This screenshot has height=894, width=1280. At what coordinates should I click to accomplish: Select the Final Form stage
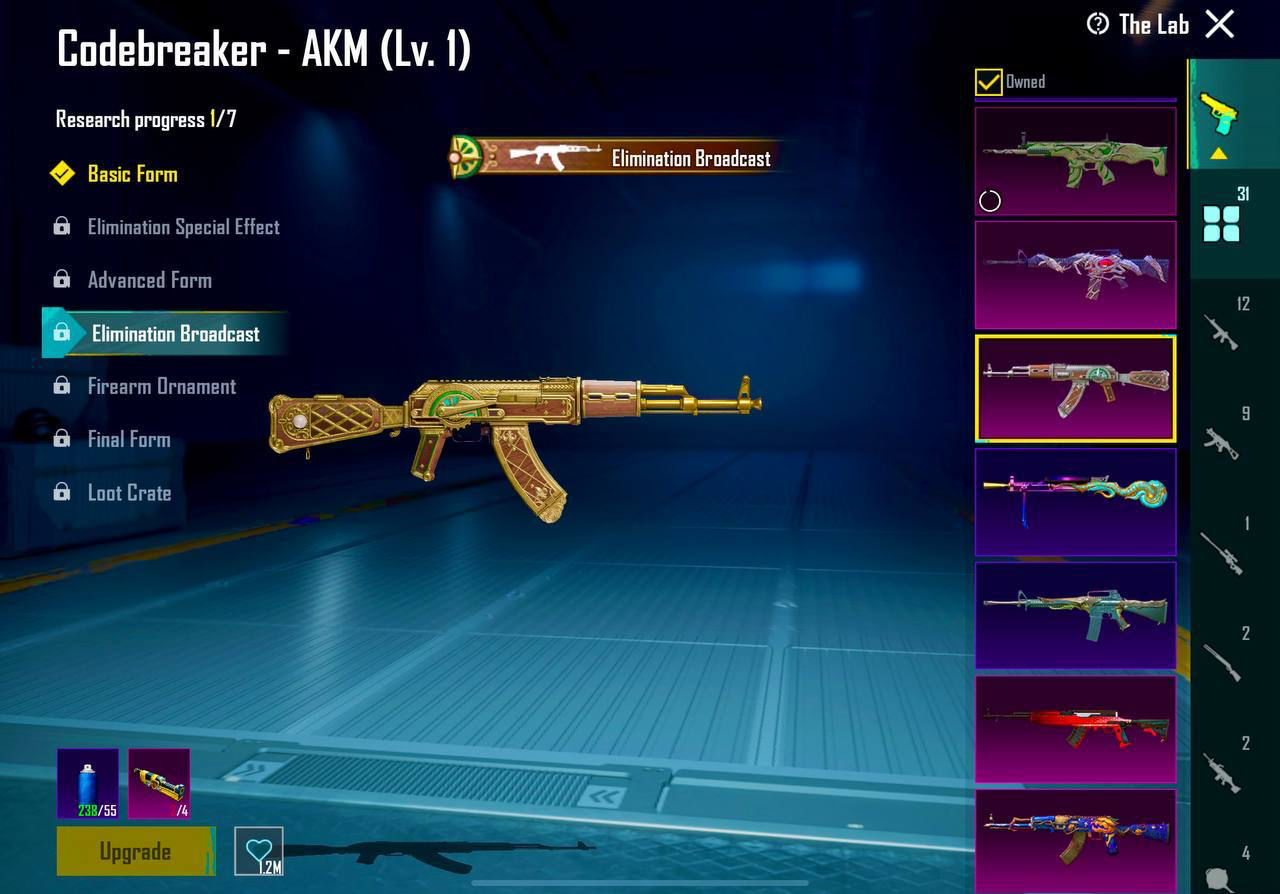tap(128, 440)
